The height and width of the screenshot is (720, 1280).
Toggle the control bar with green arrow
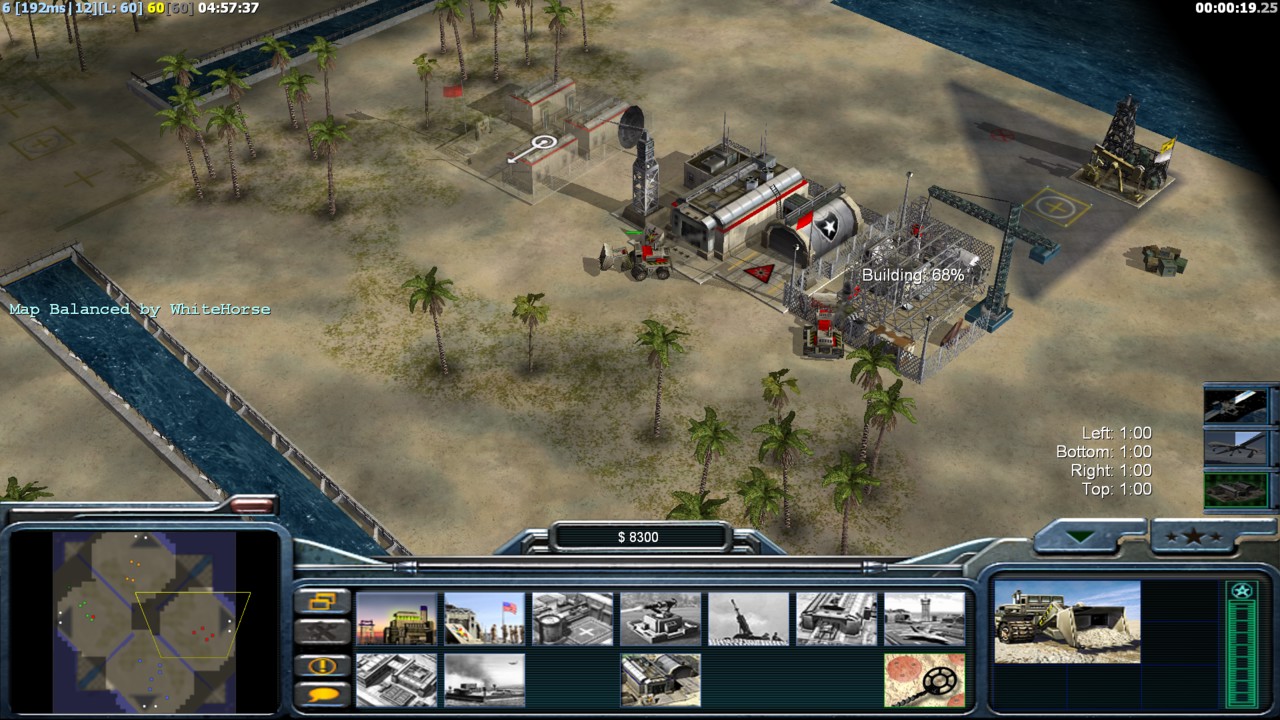point(1080,537)
